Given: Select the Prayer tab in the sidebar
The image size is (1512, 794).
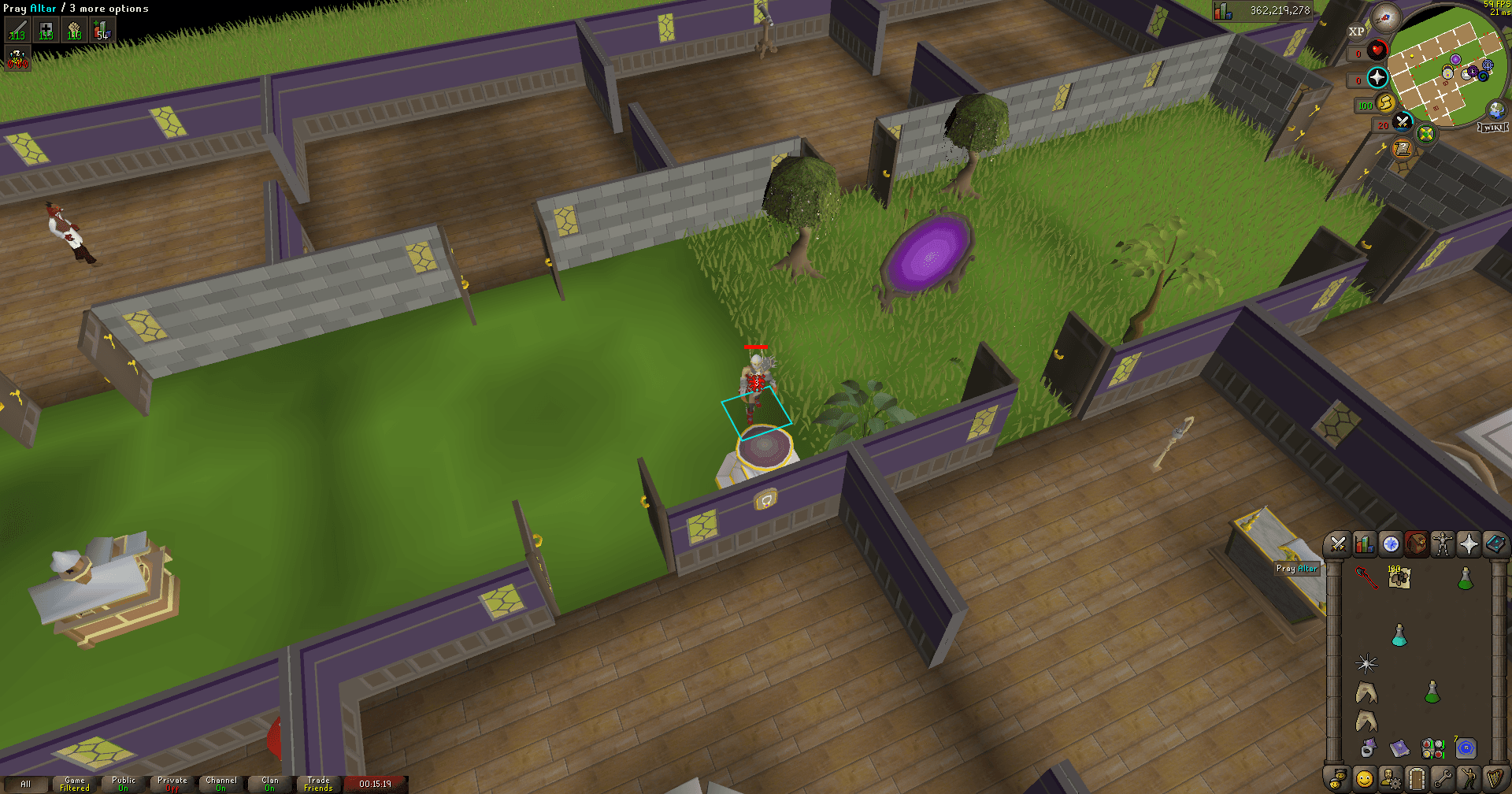Looking at the screenshot, I should pos(1469,542).
